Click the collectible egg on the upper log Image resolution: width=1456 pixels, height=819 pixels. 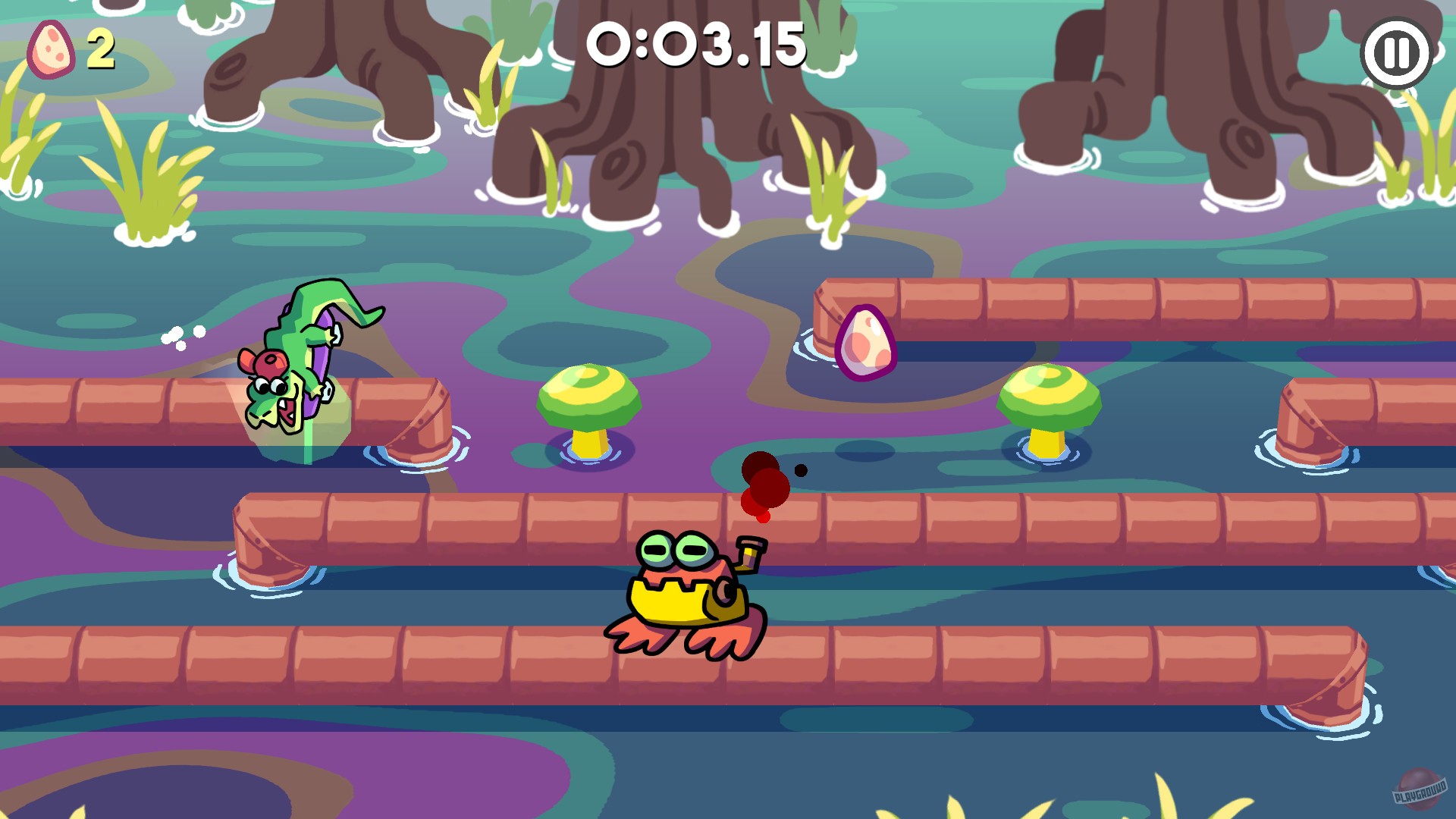(864, 345)
